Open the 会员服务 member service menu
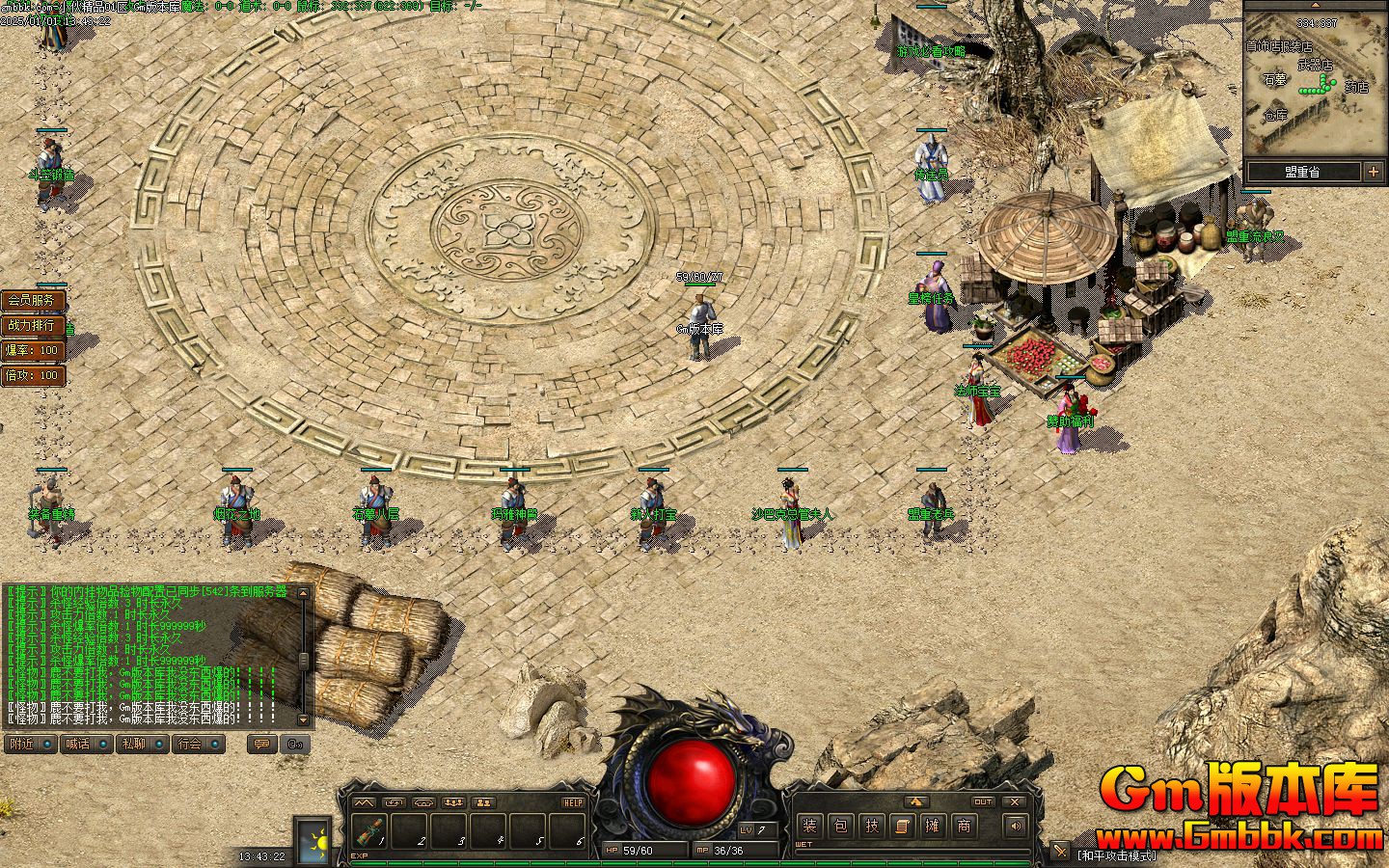This screenshot has width=1389, height=868. click(x=32, y=300)
